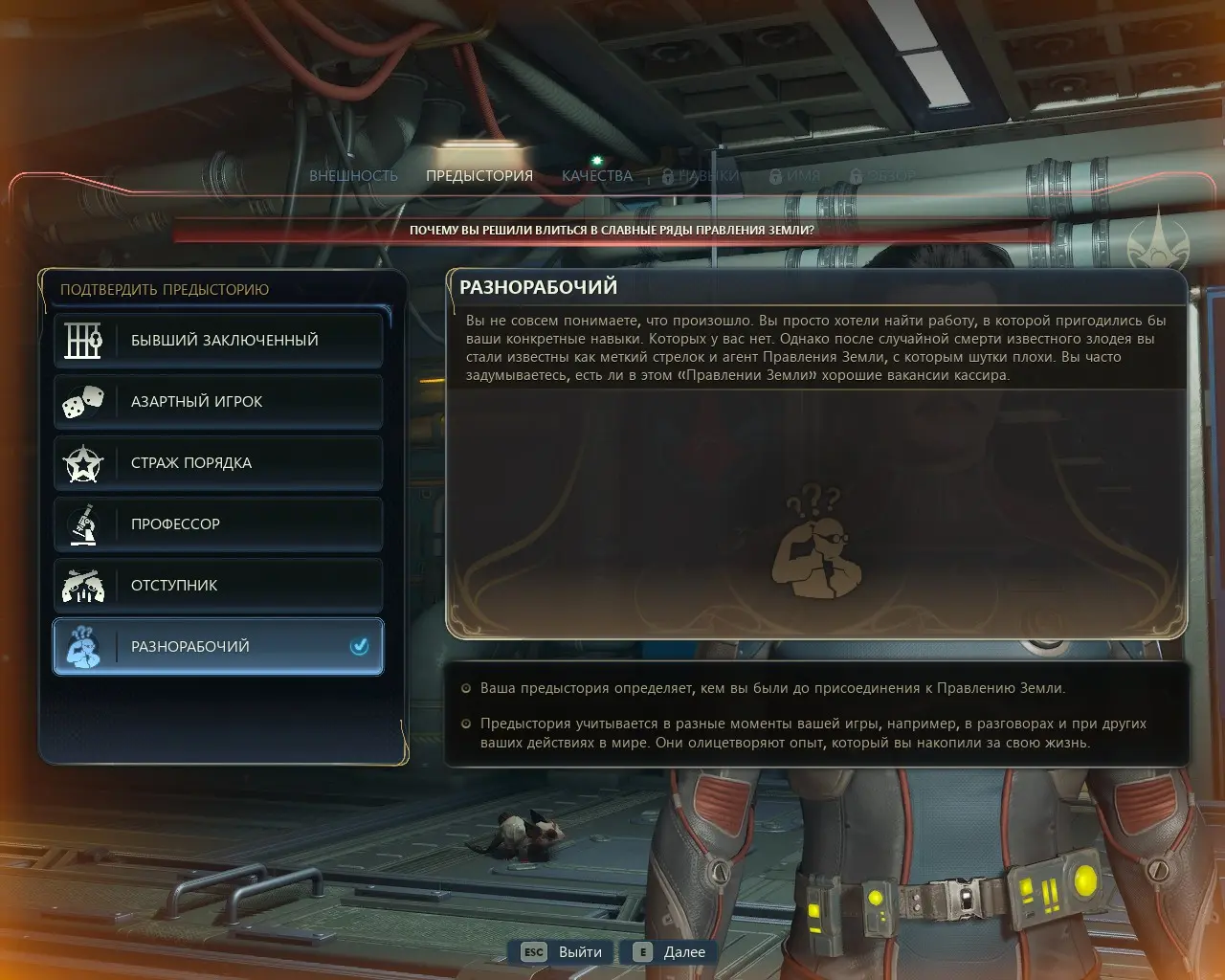Click the locked Обзор tab
Viewport: 1225px width, 980px height.
[x=884, y=176]
